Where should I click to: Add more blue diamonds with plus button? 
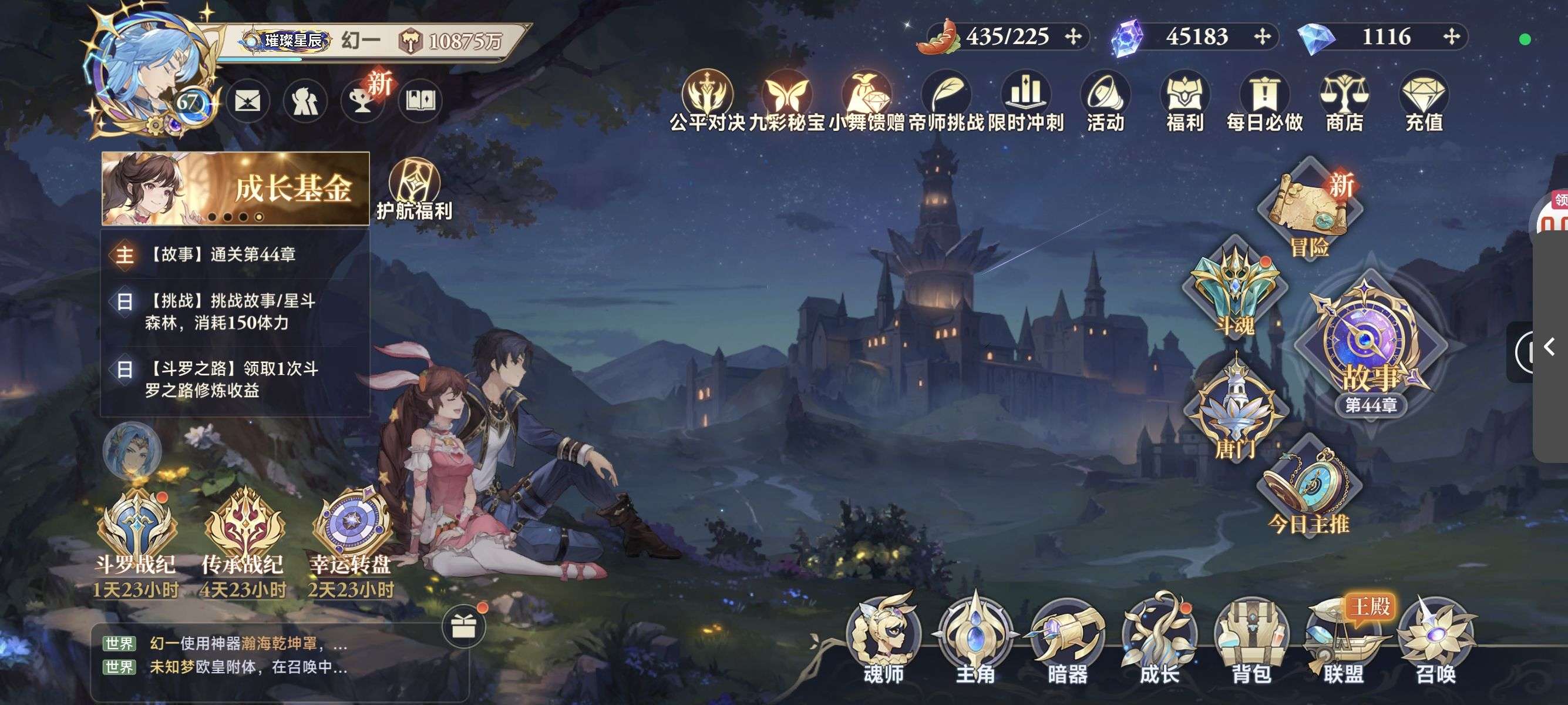tap(1452, 36)
